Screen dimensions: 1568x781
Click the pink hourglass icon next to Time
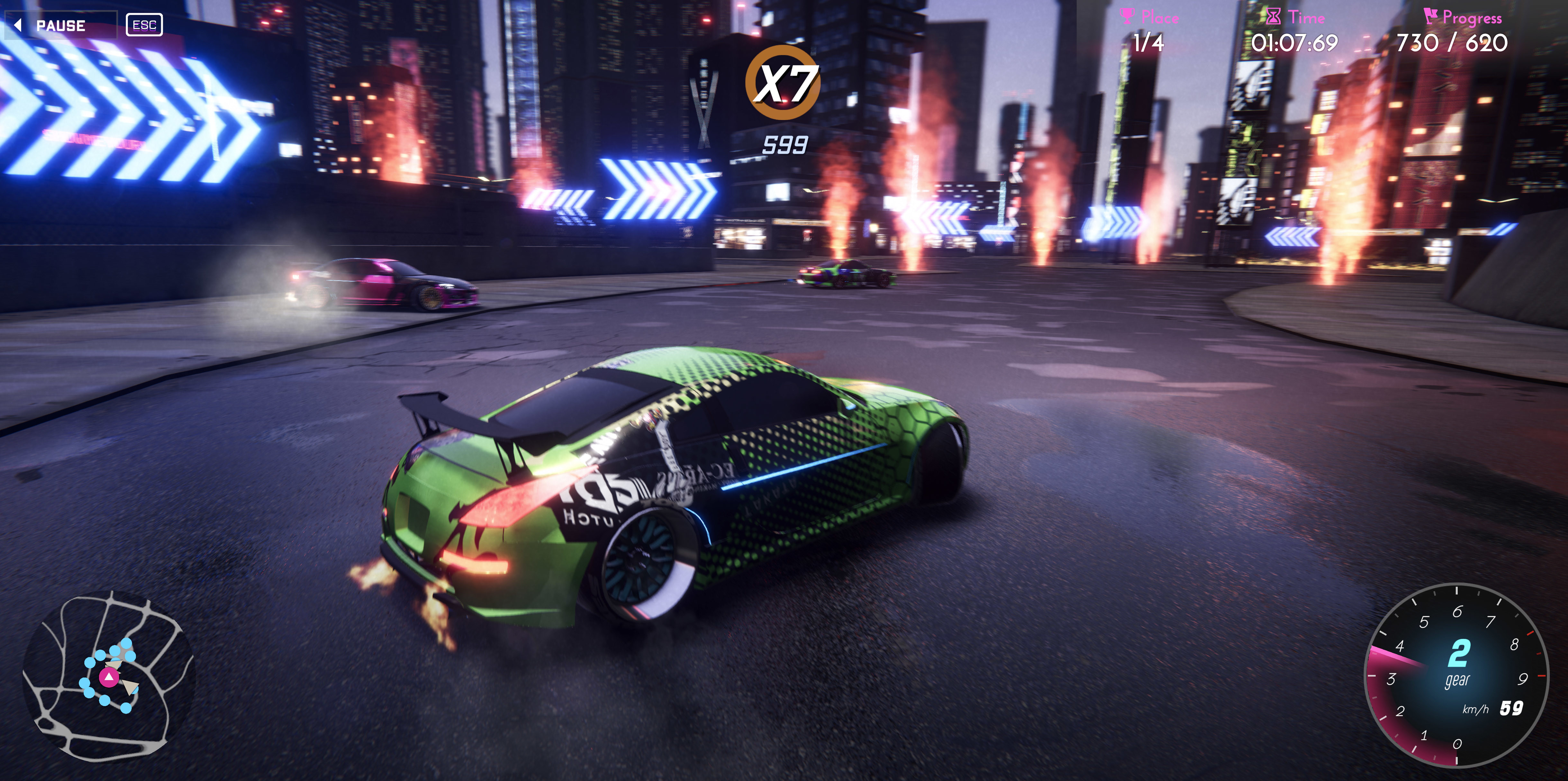click(x=1274, y=16)
